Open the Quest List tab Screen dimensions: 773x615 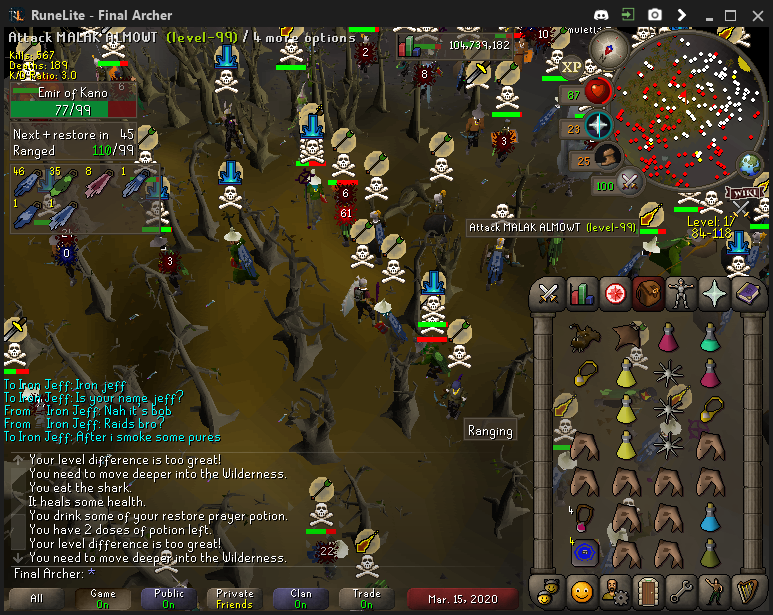point(615,294)
